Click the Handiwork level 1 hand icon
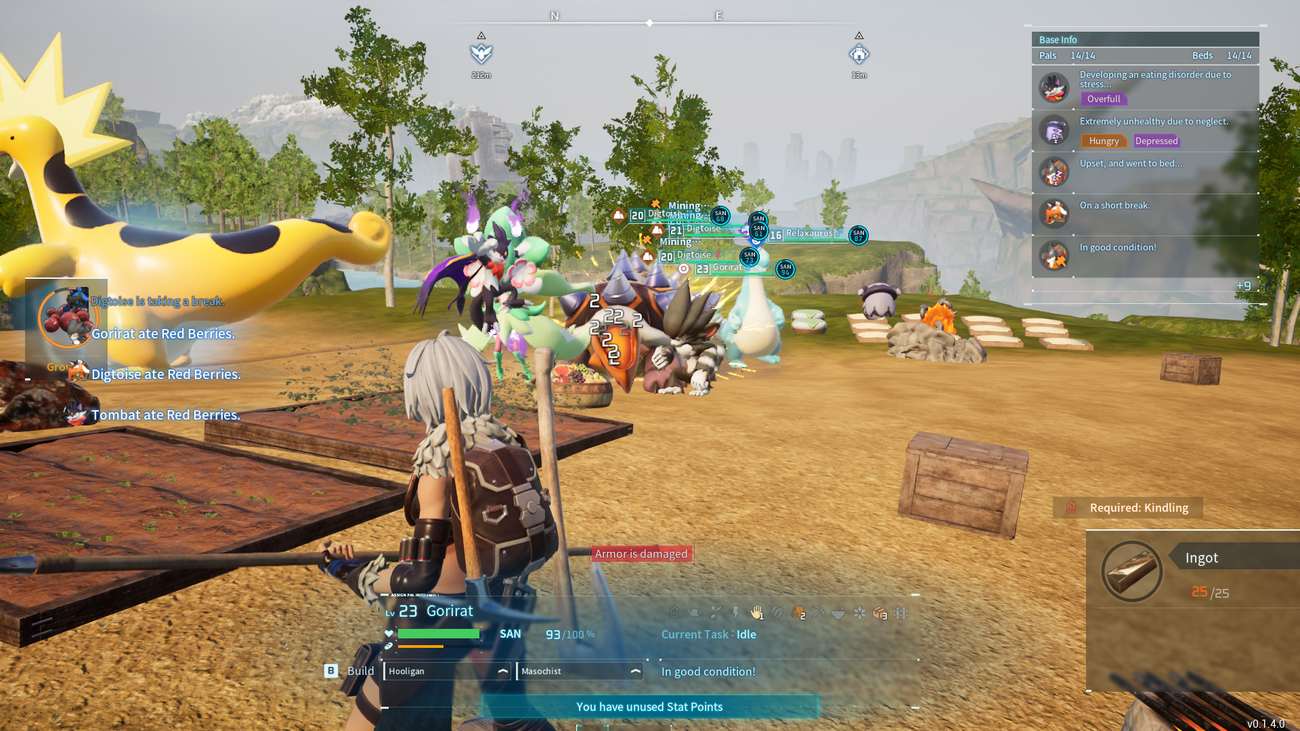The height and width of the screenshot is (731, 1300). 757,613
